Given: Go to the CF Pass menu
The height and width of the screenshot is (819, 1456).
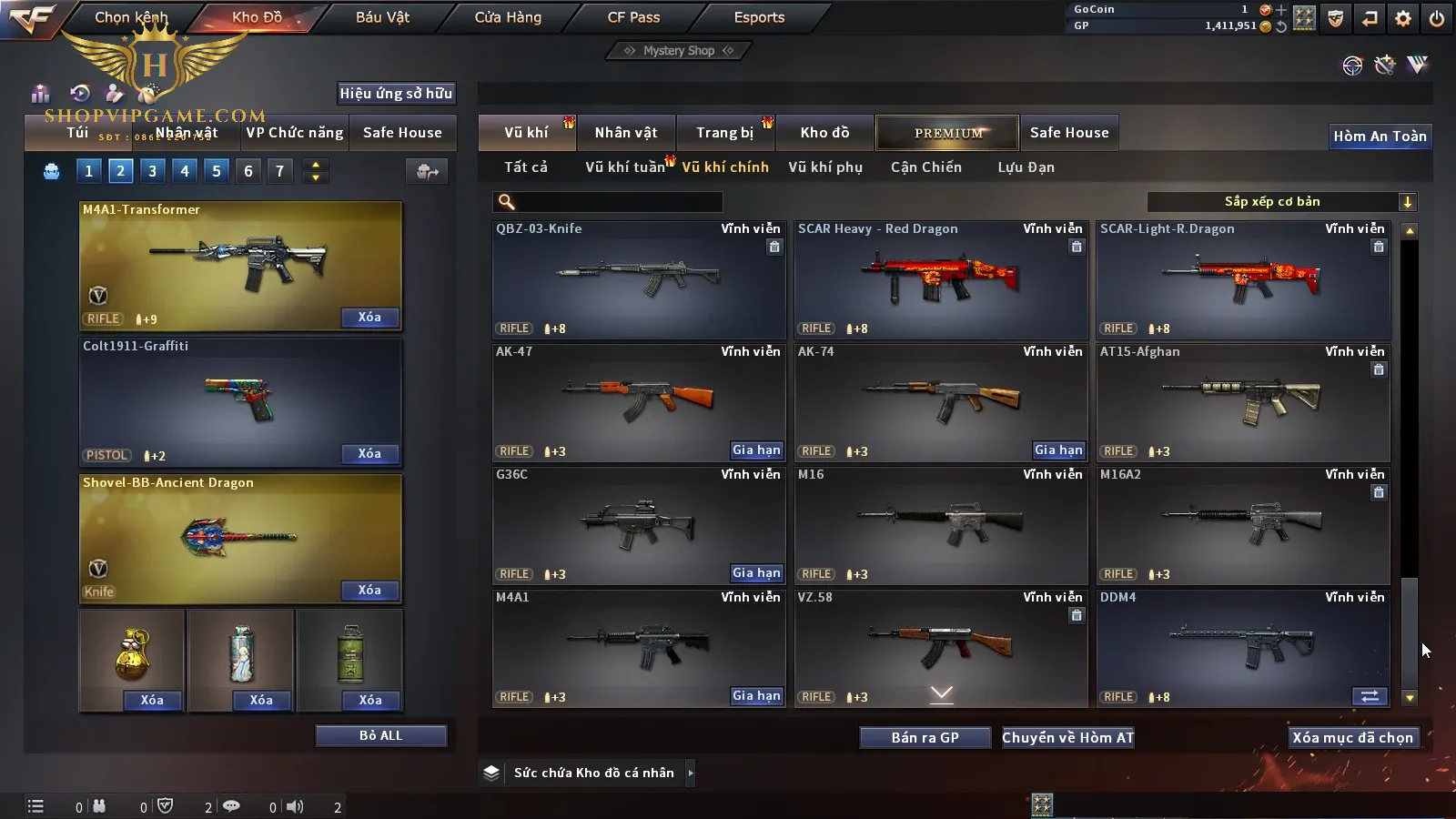Looking at the screenshot, I should click(633, 17).
